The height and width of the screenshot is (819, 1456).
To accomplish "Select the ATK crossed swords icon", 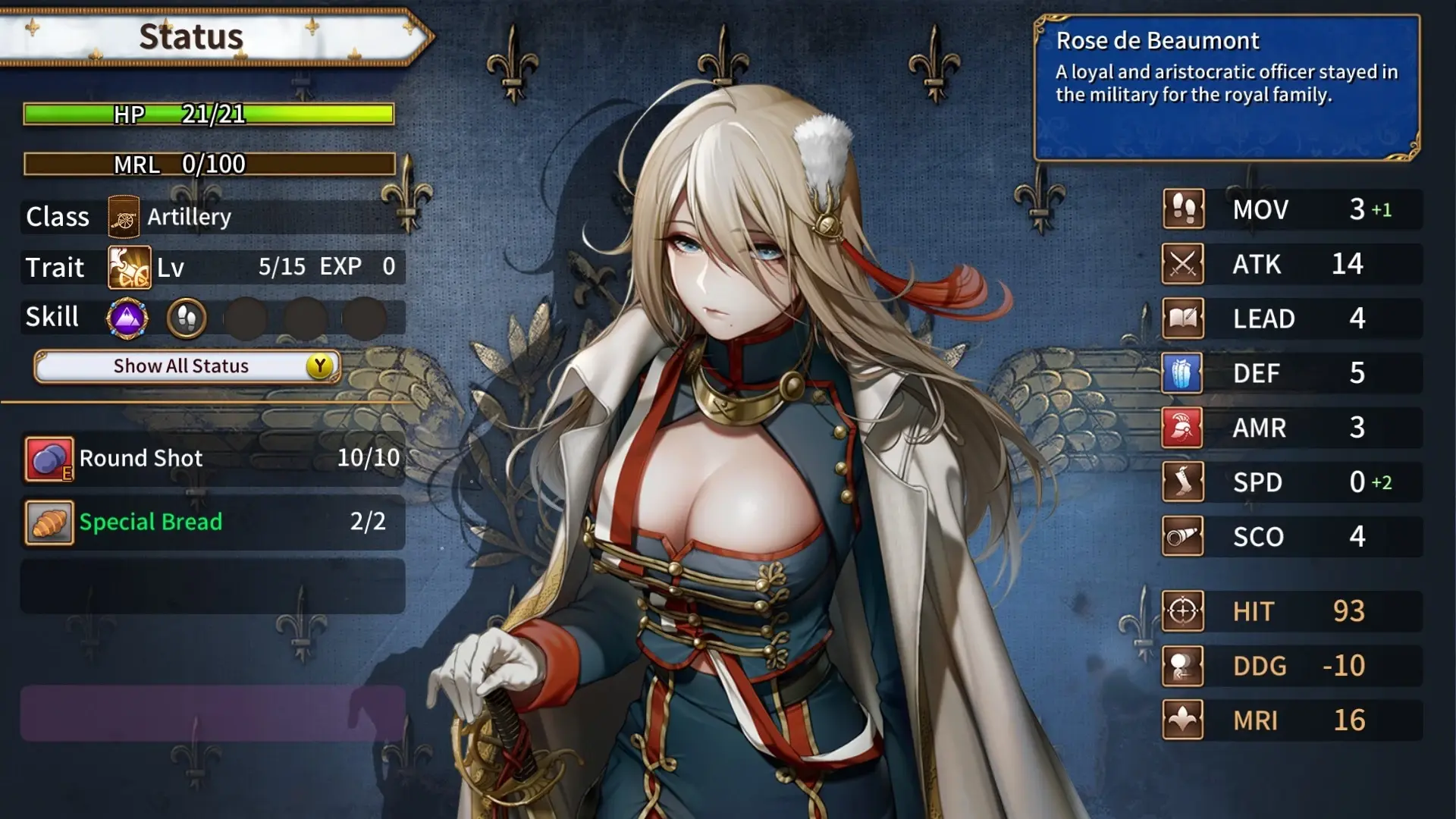I will point(1183,264).
